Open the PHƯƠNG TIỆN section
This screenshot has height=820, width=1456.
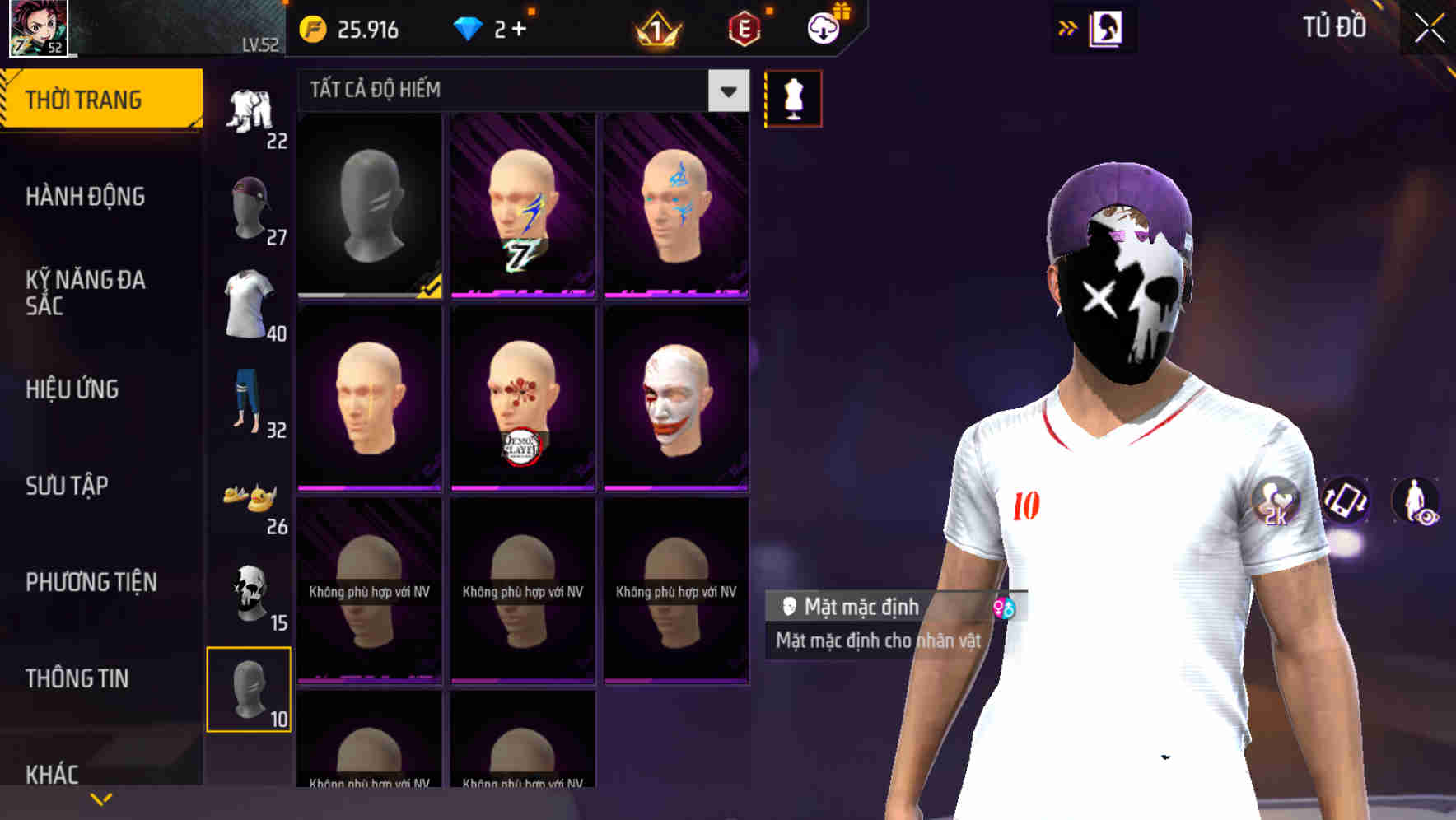point(89,582)
